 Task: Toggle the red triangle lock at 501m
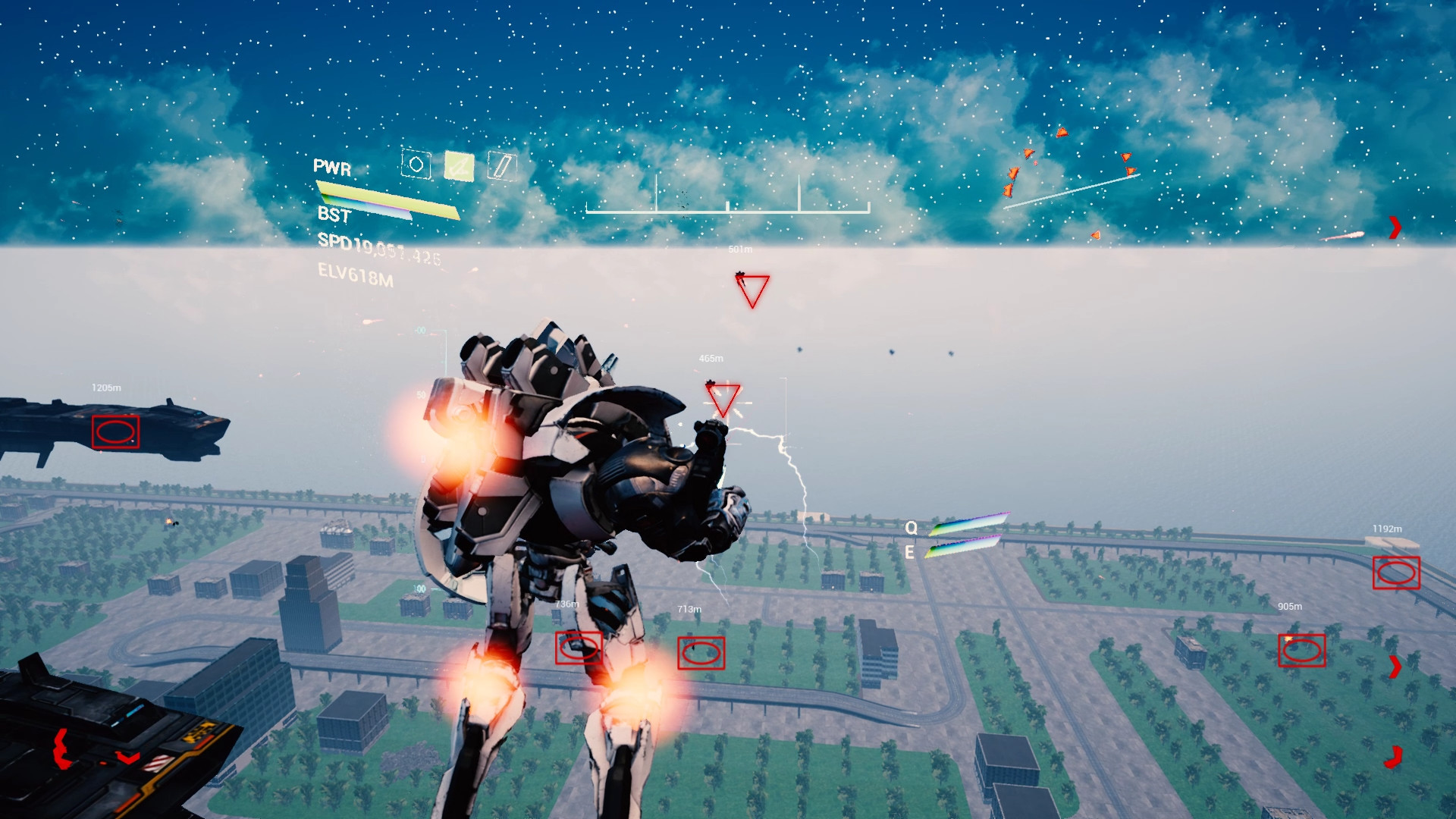tap(752, 290)
